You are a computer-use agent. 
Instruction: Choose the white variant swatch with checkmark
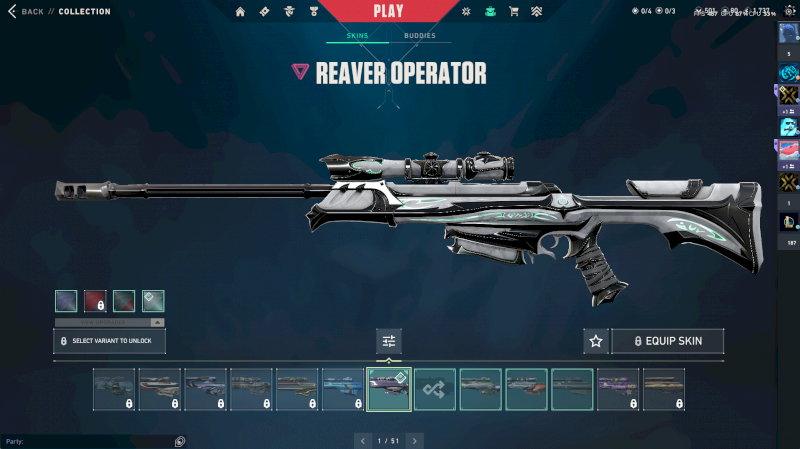coord(153,301)
